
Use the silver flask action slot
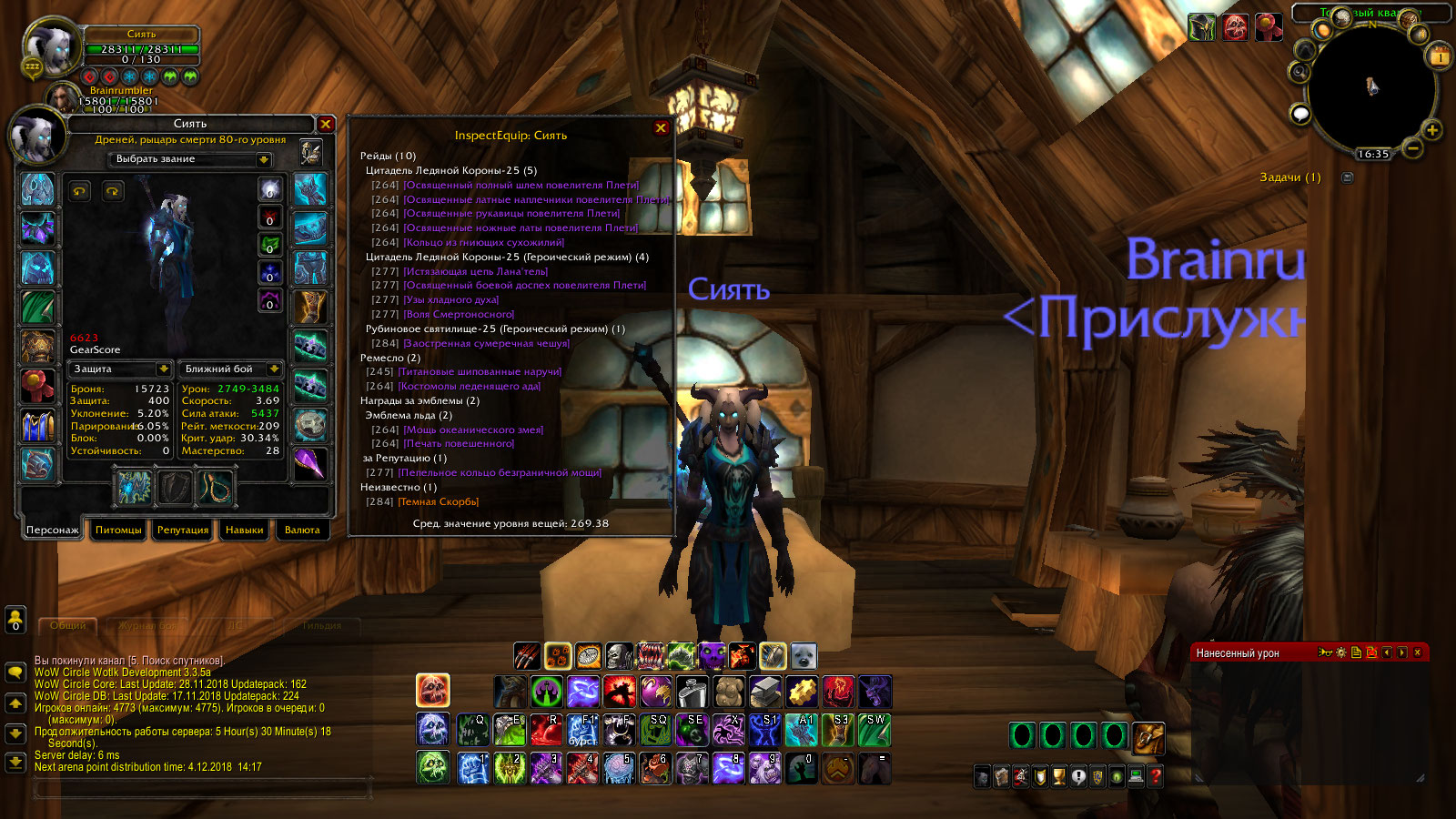pos(692,692)
